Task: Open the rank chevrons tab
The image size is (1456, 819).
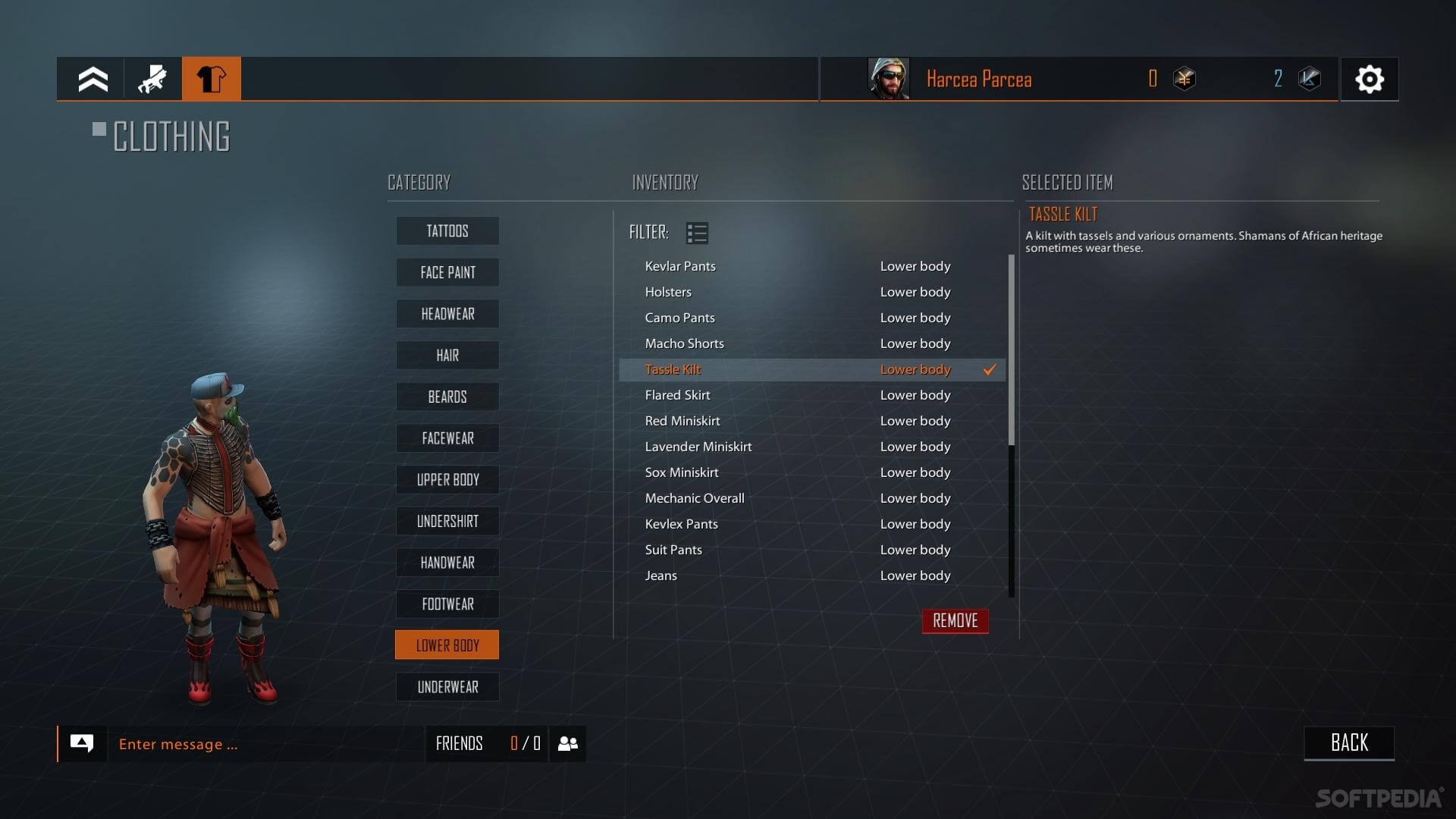Action: click(93, 79)
